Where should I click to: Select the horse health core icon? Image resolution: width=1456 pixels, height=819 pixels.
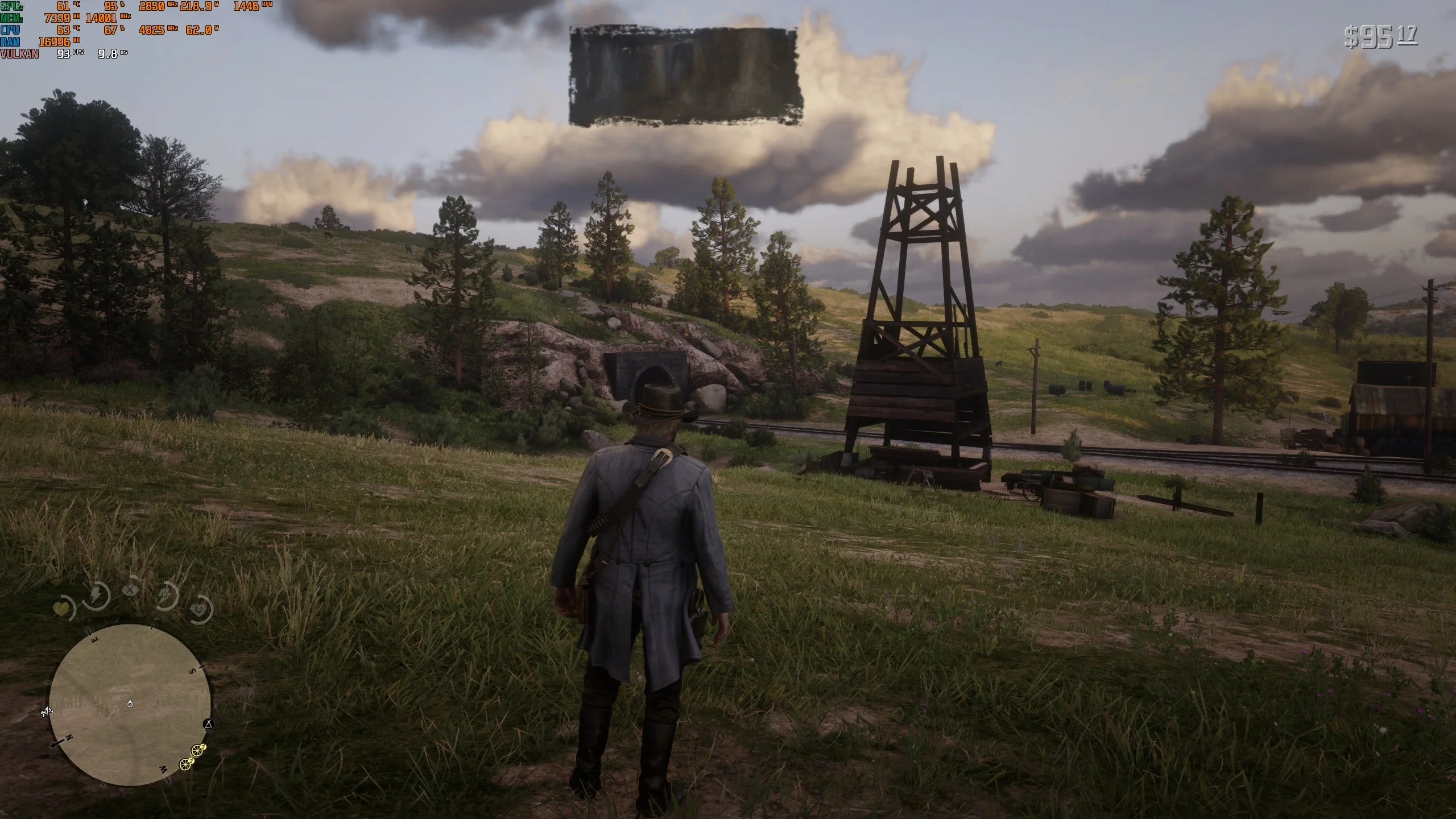(200, 610)
